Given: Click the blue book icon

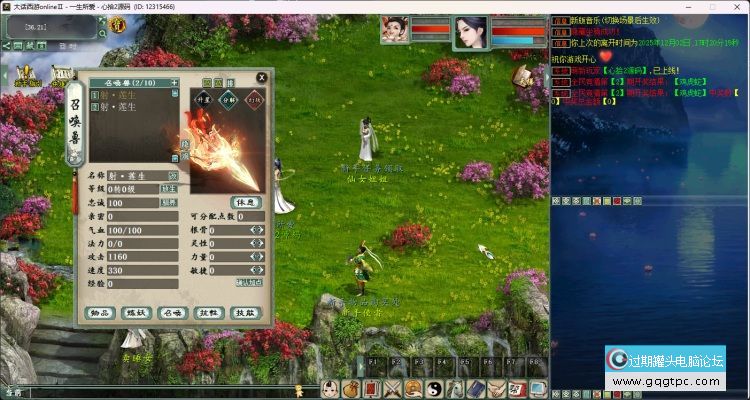Looking at the screenshot, I should click(x=479, y=389).
